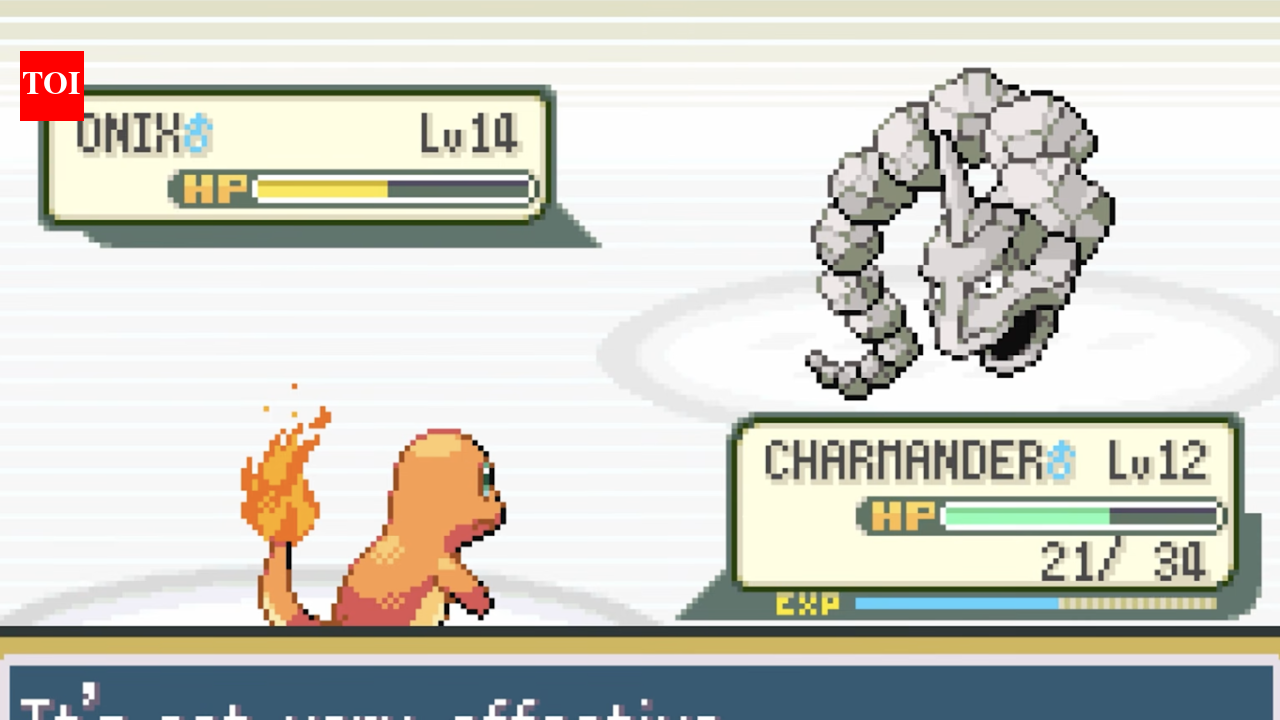1280x720 pixels.
Task: Click Onix's yellow HP bar fill
Action: point(320,188)
